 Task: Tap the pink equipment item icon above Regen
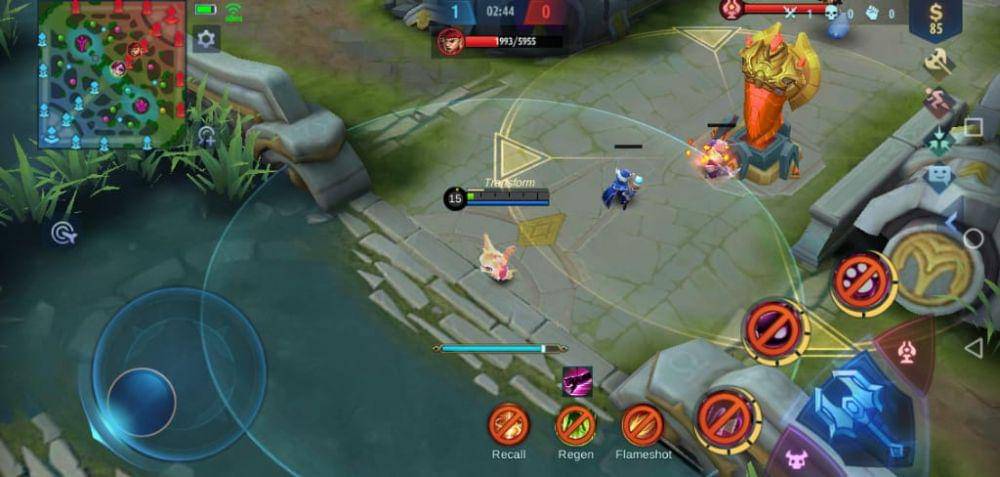coord(577,380)
